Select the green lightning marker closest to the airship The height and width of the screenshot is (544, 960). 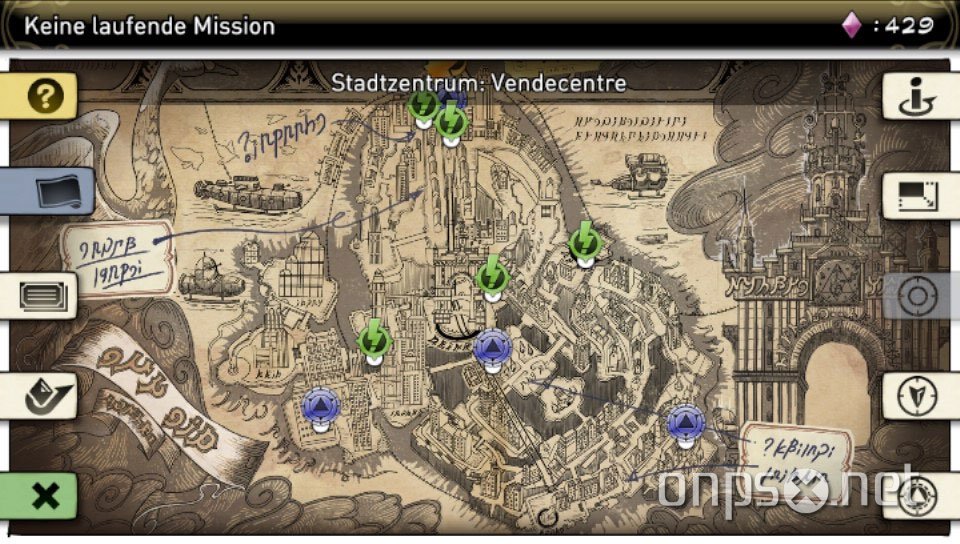coord(585,242)
